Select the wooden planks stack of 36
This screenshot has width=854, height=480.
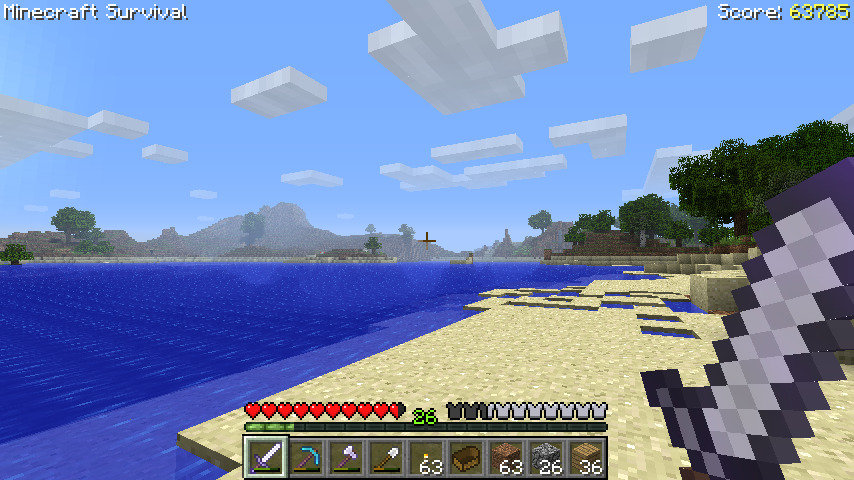pyautogui.click(x=586, y=458)
